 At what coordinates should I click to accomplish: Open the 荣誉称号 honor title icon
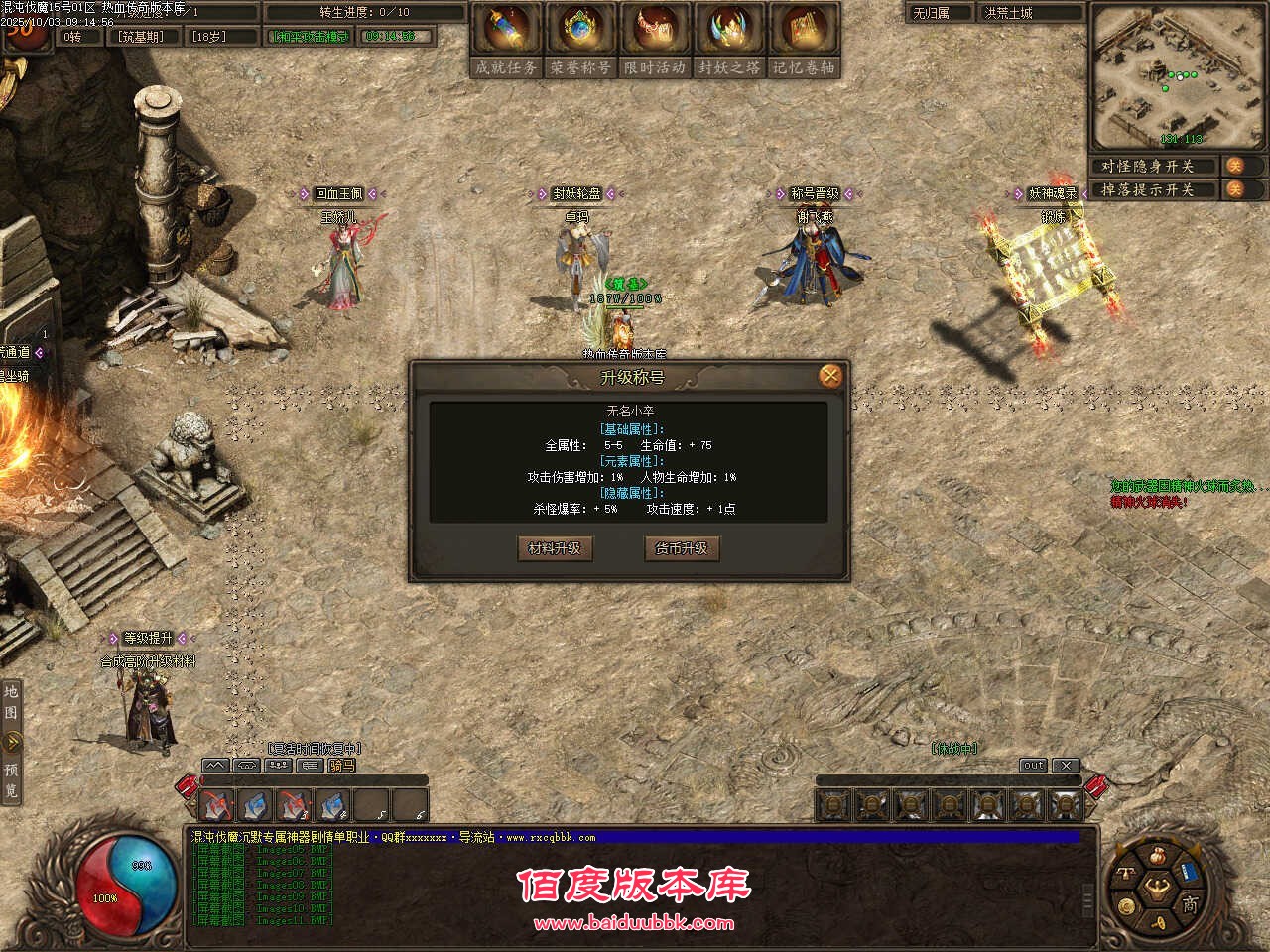pyautogui.click(x=580, y=32)
